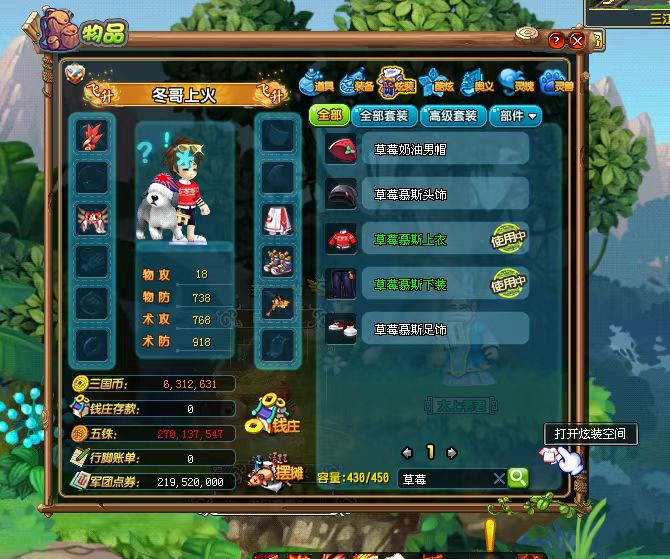Show the 灵魂 tab
Viewport: 670px width, 559px height.
(x=514, y=82)
